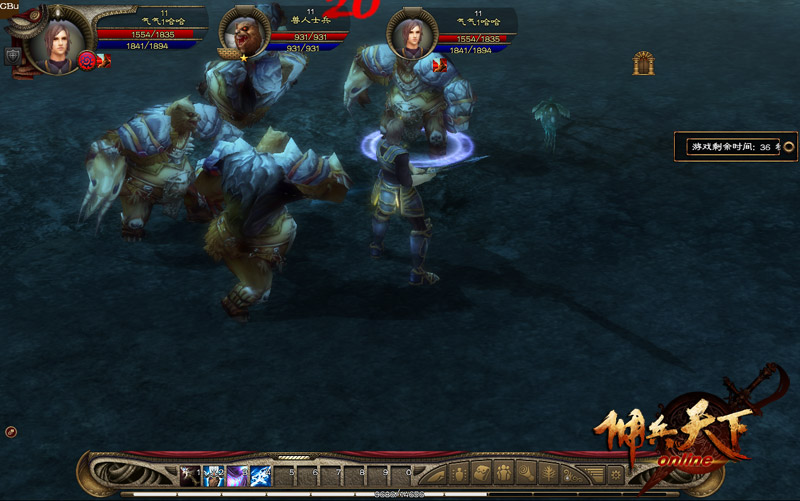The width and height of the screenshot is (800, 501).
Task: Open the gear settings button on action bar
Action: (x=616, y=474)
